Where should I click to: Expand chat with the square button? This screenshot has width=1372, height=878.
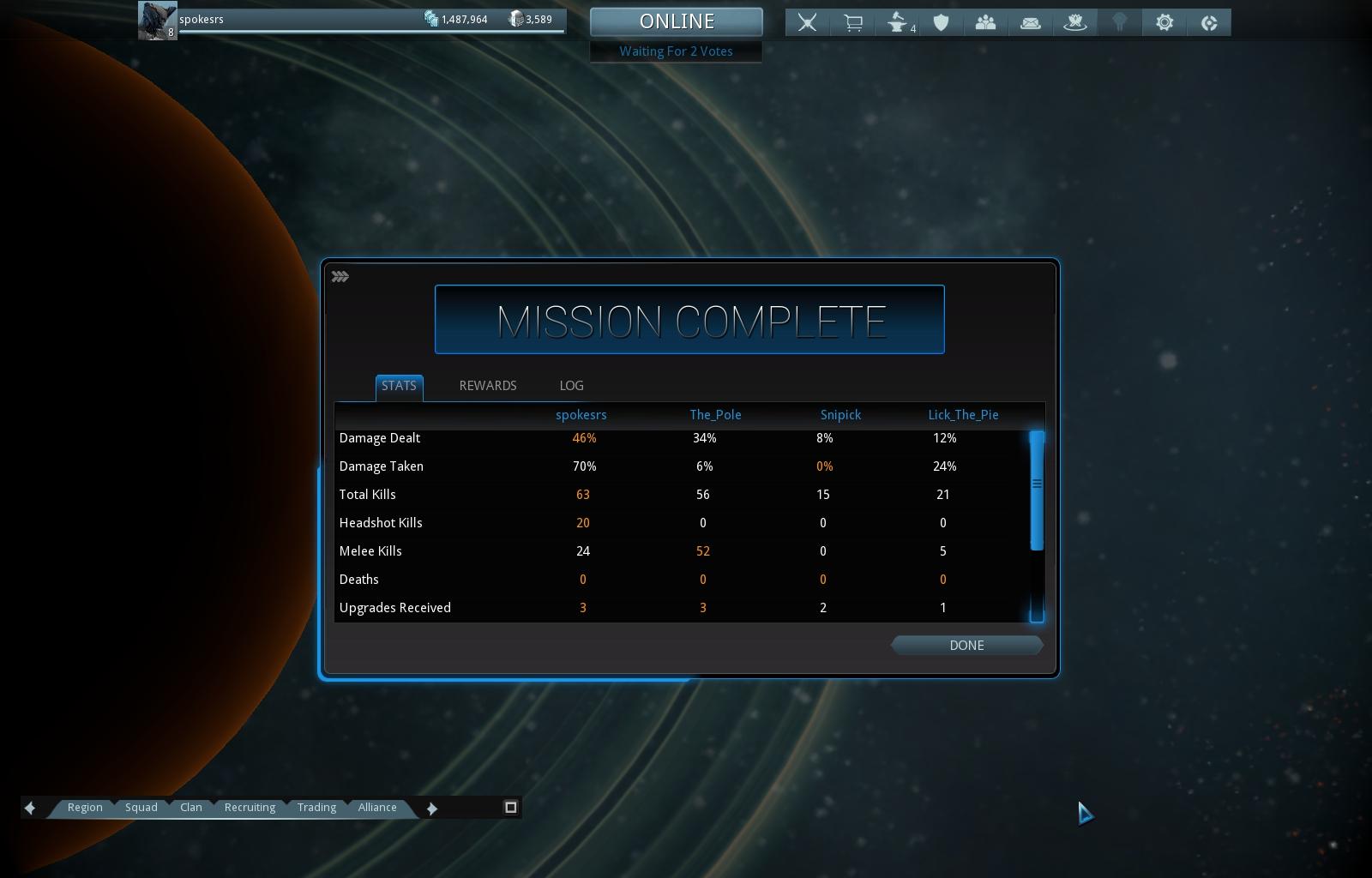click(x=510, y=807)
